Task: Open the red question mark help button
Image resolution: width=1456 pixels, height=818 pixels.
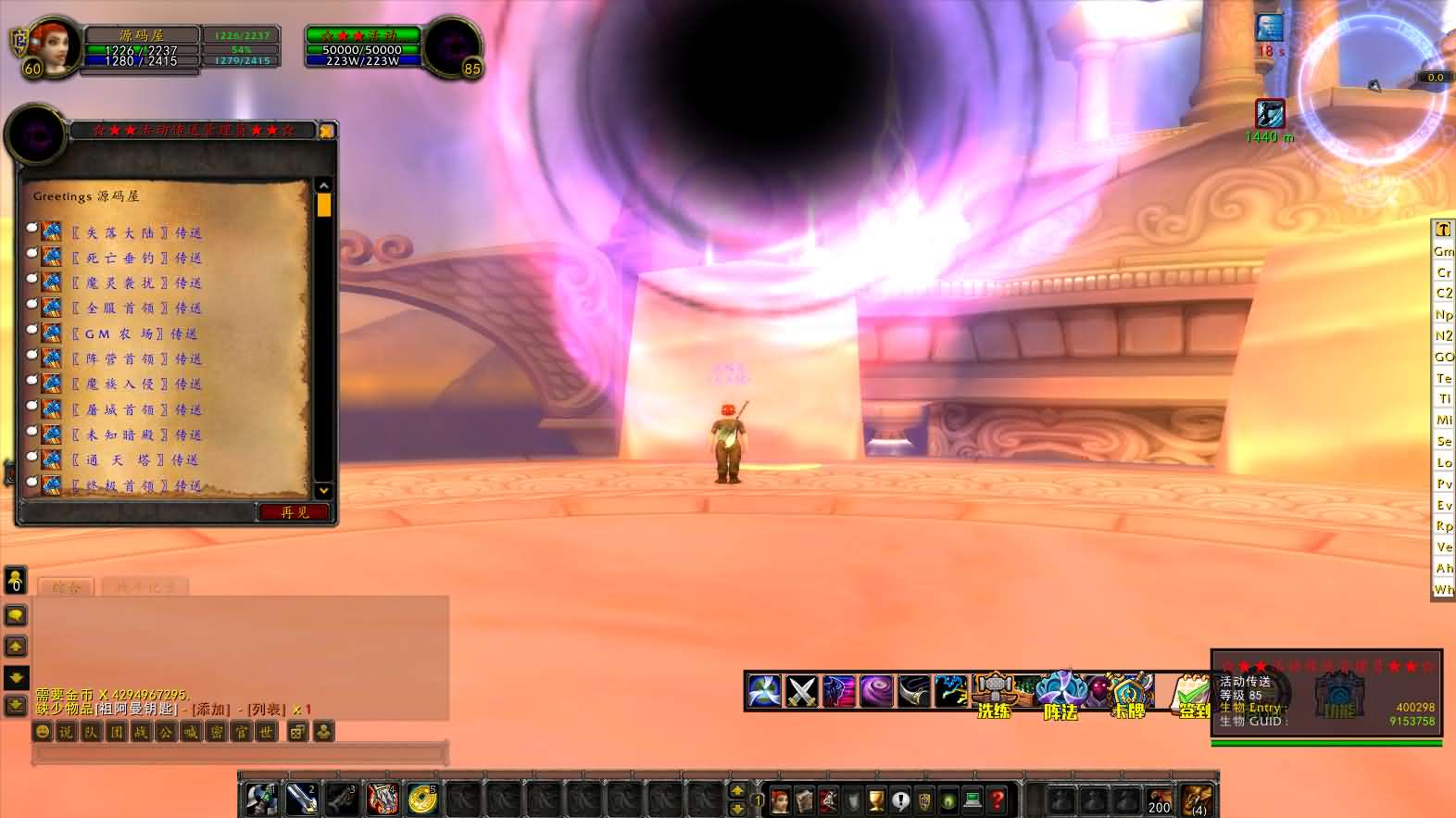Action: (x=998, y=799)
